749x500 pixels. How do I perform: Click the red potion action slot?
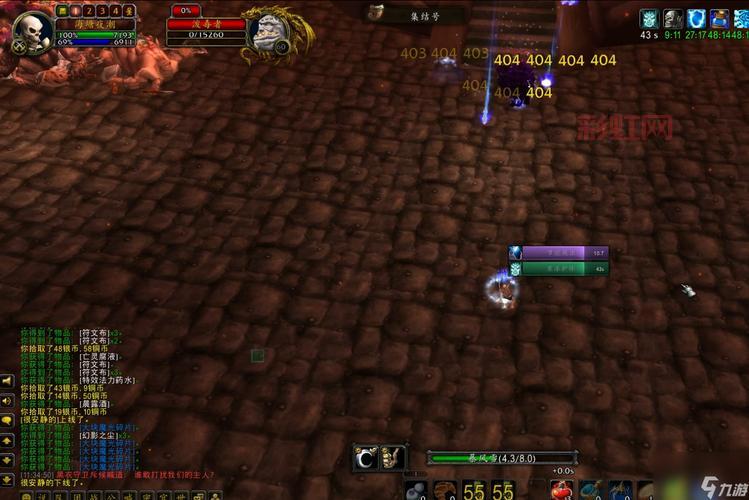(562, 489)
